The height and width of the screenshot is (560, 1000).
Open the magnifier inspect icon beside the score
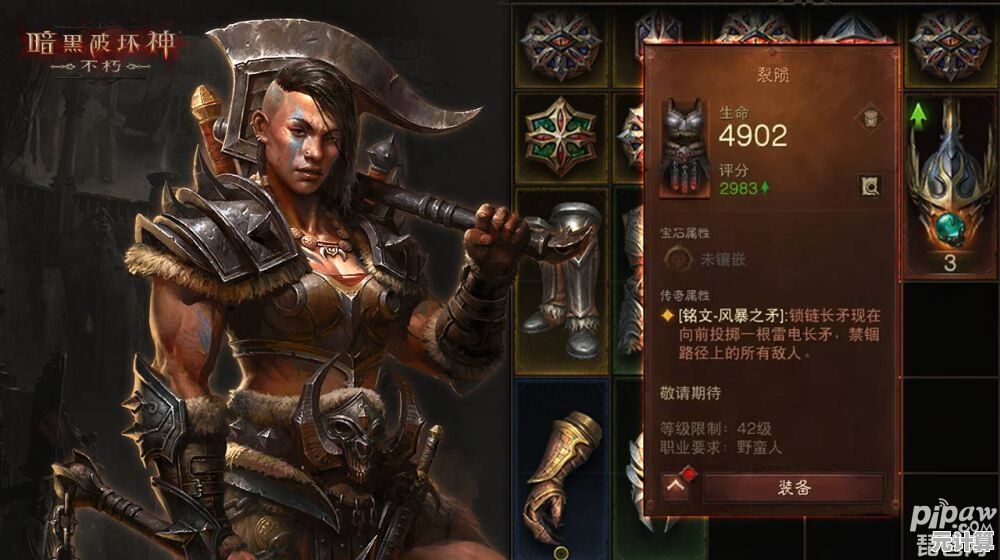coord(868,183)
